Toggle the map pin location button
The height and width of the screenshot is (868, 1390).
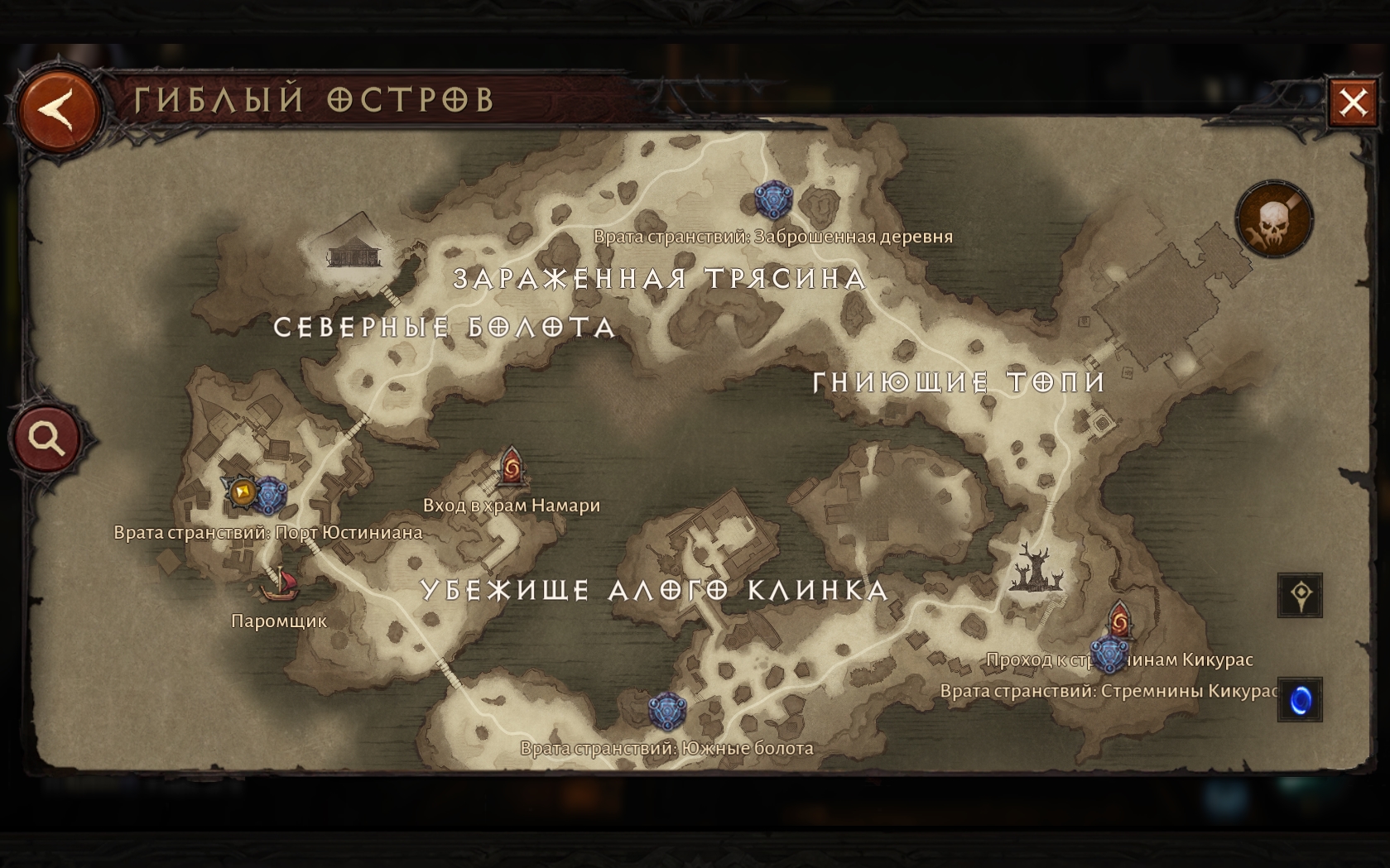click(x=1300, y=595)
